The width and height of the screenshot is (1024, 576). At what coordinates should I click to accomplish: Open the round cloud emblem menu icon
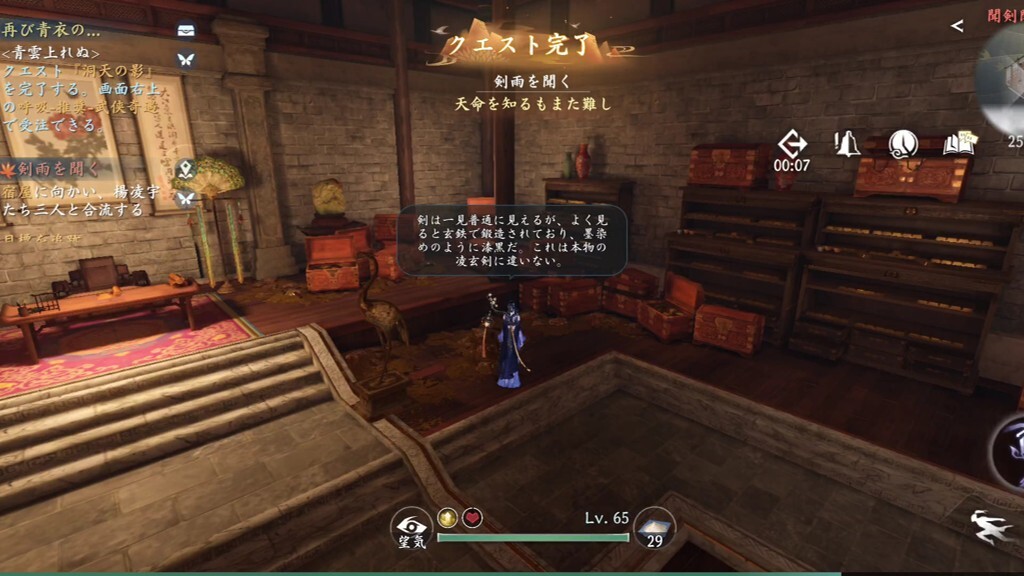903,144
